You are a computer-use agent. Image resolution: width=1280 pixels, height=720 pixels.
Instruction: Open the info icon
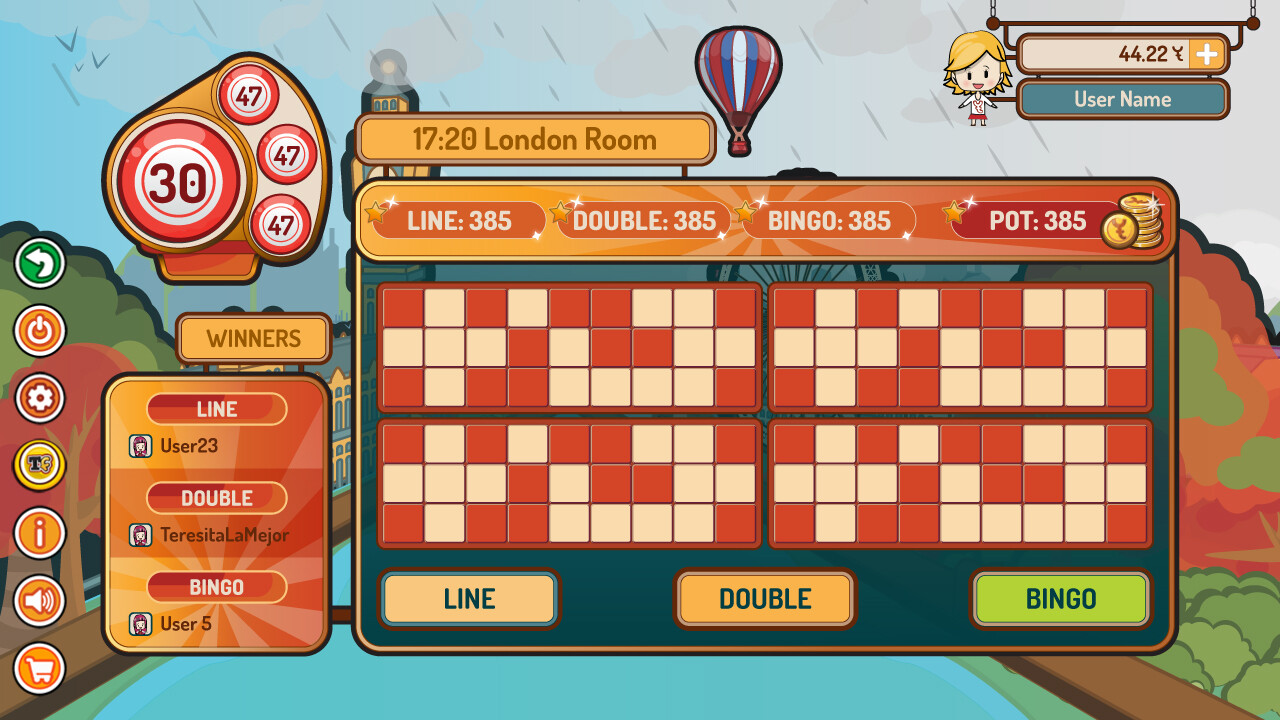click(x=39, y=532)
